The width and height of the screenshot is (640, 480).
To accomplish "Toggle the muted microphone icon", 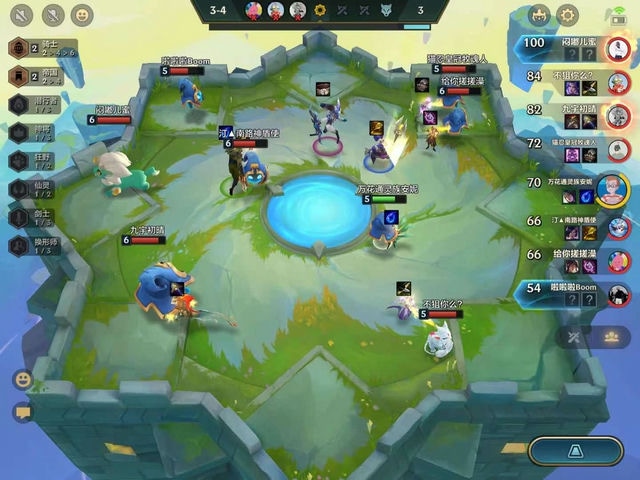I will [x=51, y=14].
